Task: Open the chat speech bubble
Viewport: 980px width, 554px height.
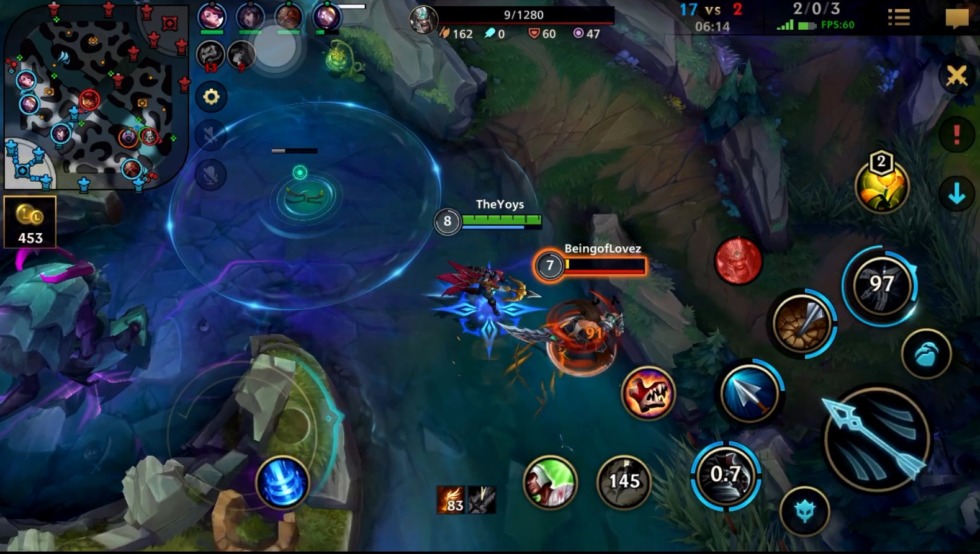Action: point(956,17)
